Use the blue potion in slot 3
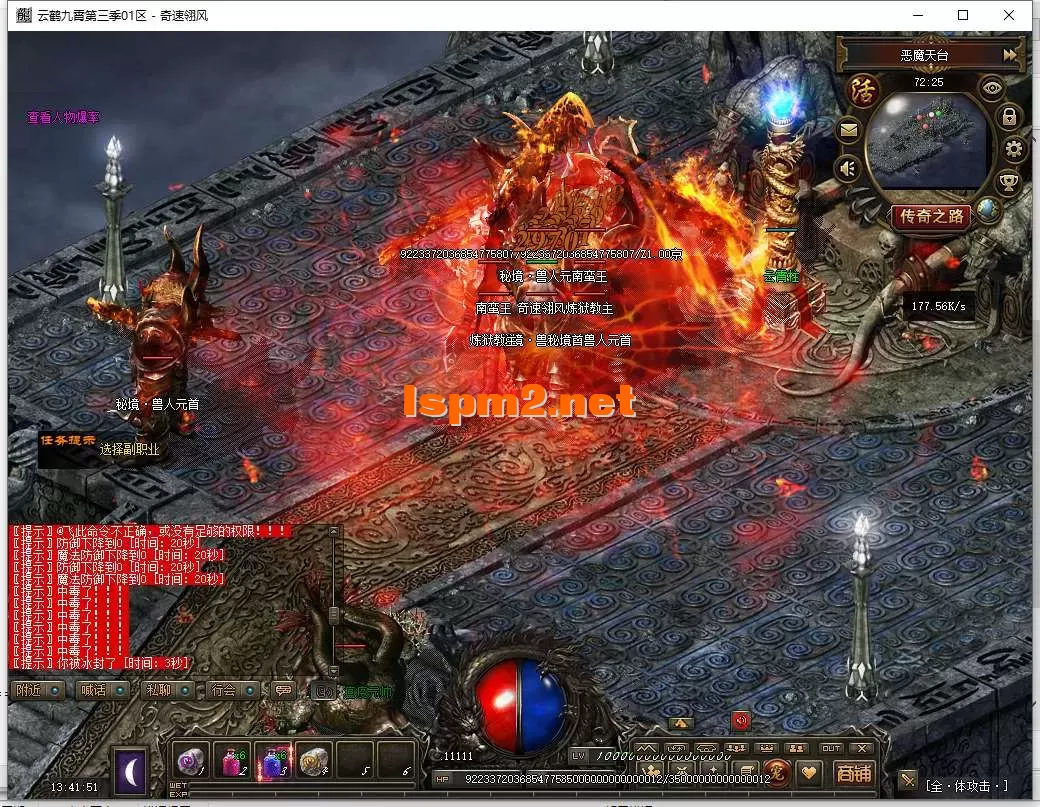 [x=272, y=759]
